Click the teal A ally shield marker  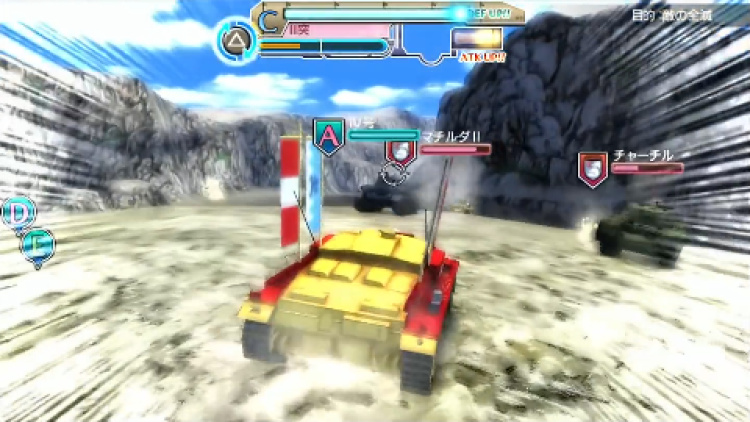pyautogui.click(x=328, y=136)
